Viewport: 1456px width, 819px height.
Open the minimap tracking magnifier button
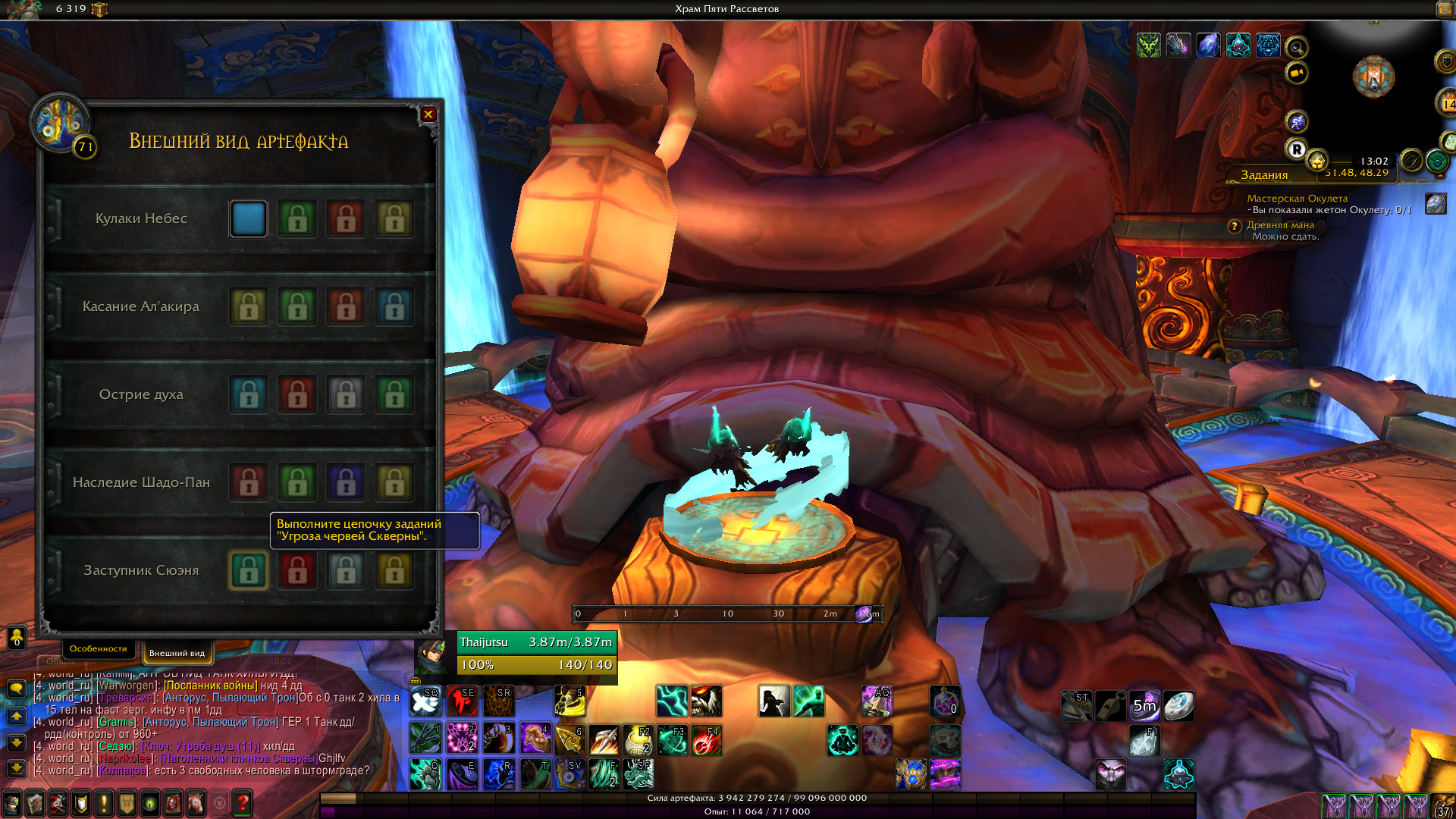click(x=1297, y=49)
